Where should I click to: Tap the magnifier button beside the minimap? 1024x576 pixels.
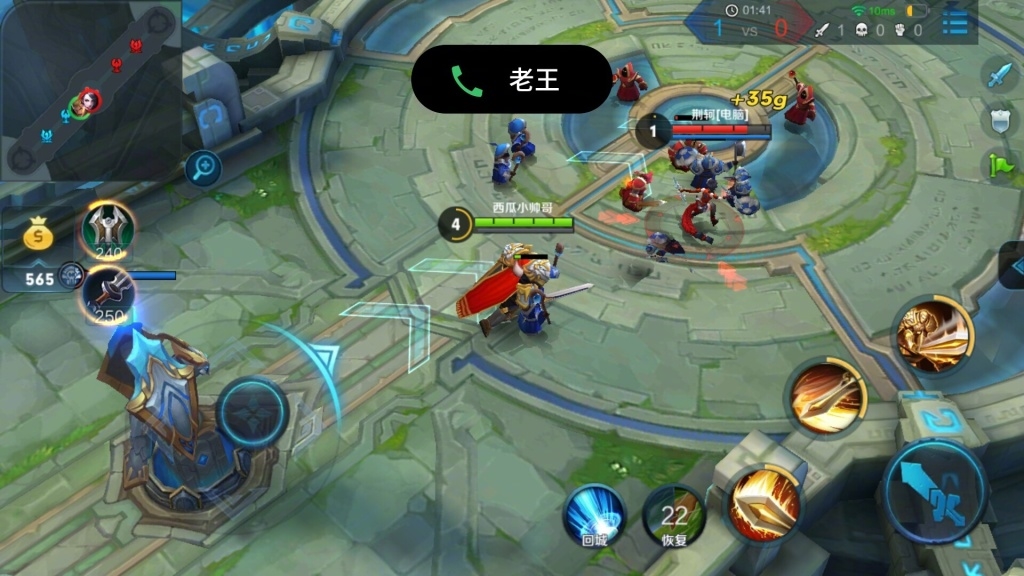click(x=203, y=168)
